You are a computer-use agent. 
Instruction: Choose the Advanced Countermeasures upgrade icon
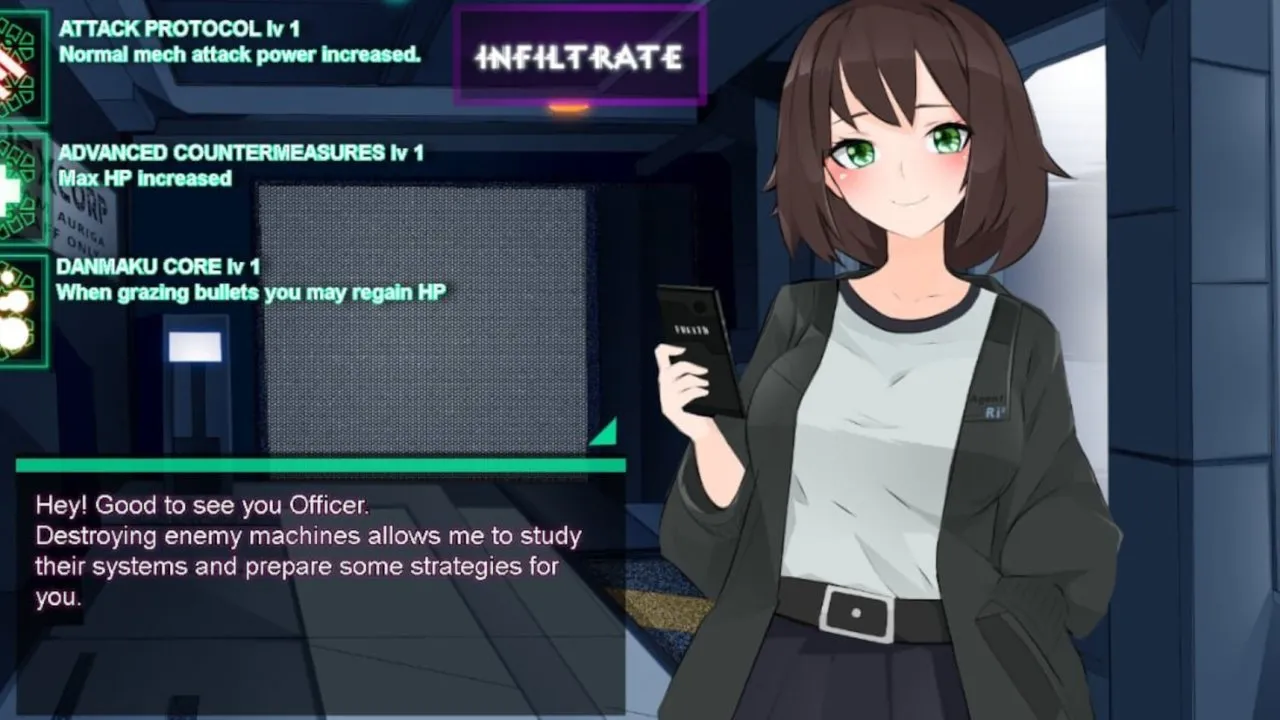pyautogui.click(x=20, y=188)
